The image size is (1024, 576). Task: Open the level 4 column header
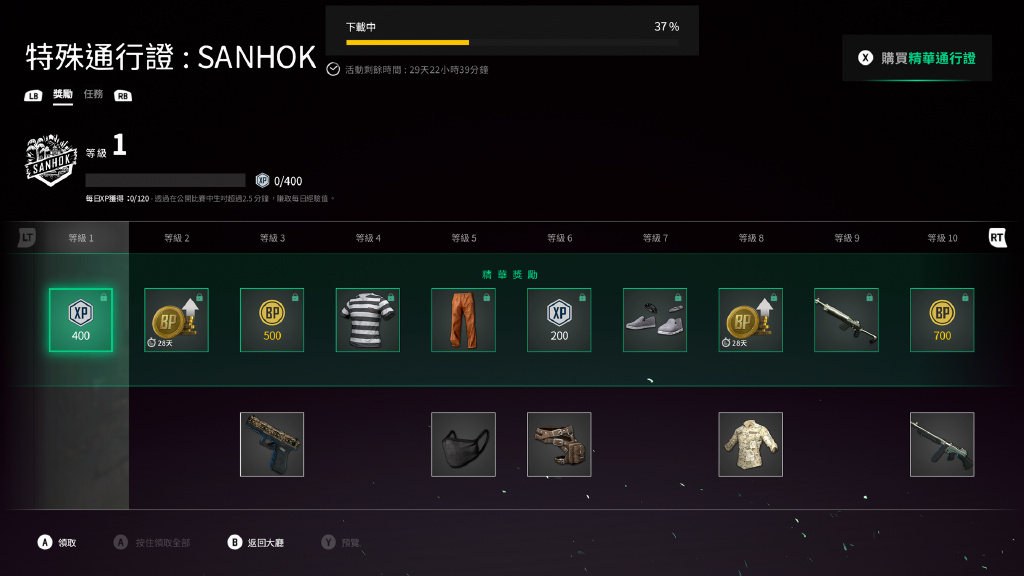click(x=368, y=238)
